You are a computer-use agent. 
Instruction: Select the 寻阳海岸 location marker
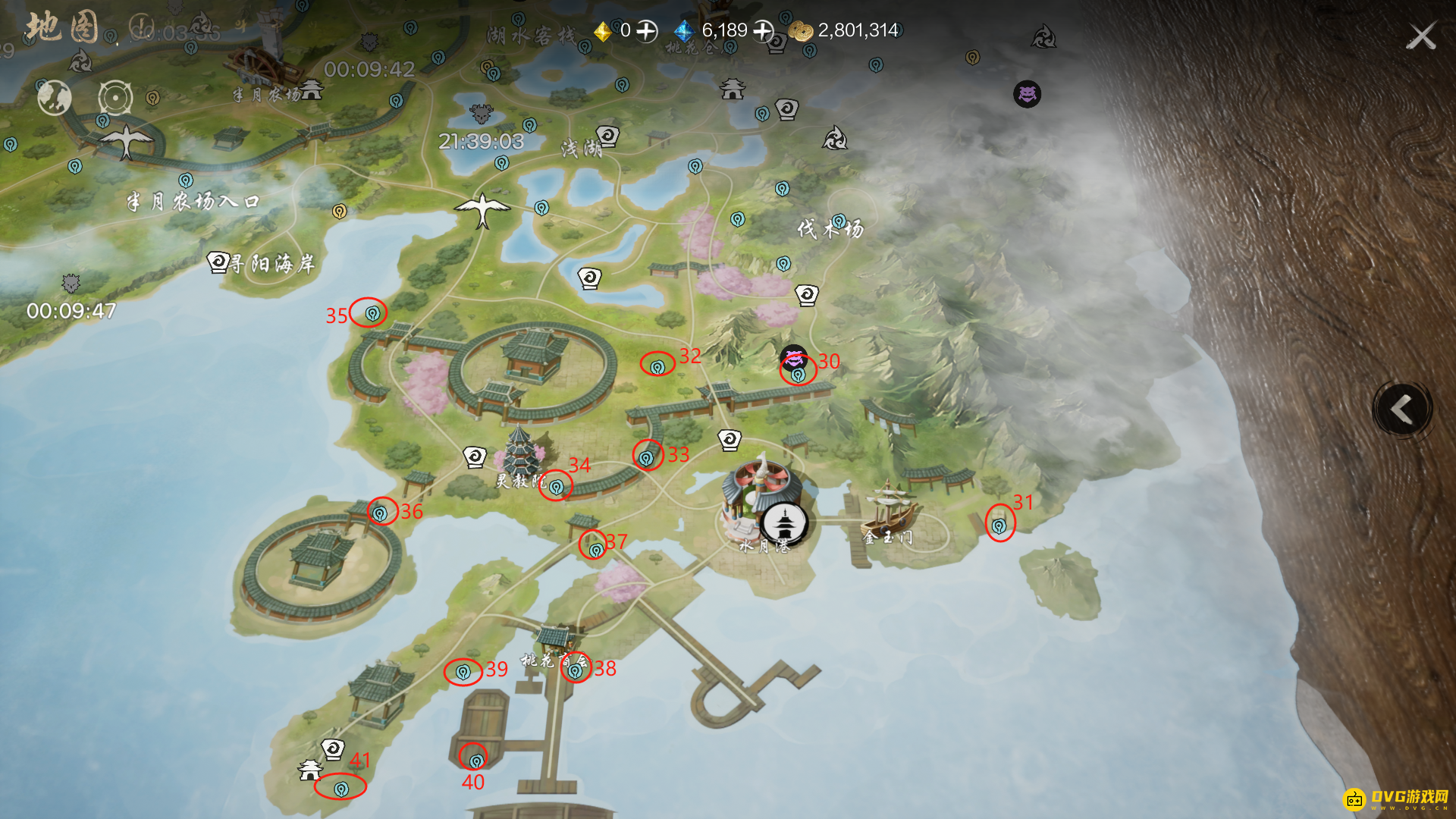pos(218,262)
